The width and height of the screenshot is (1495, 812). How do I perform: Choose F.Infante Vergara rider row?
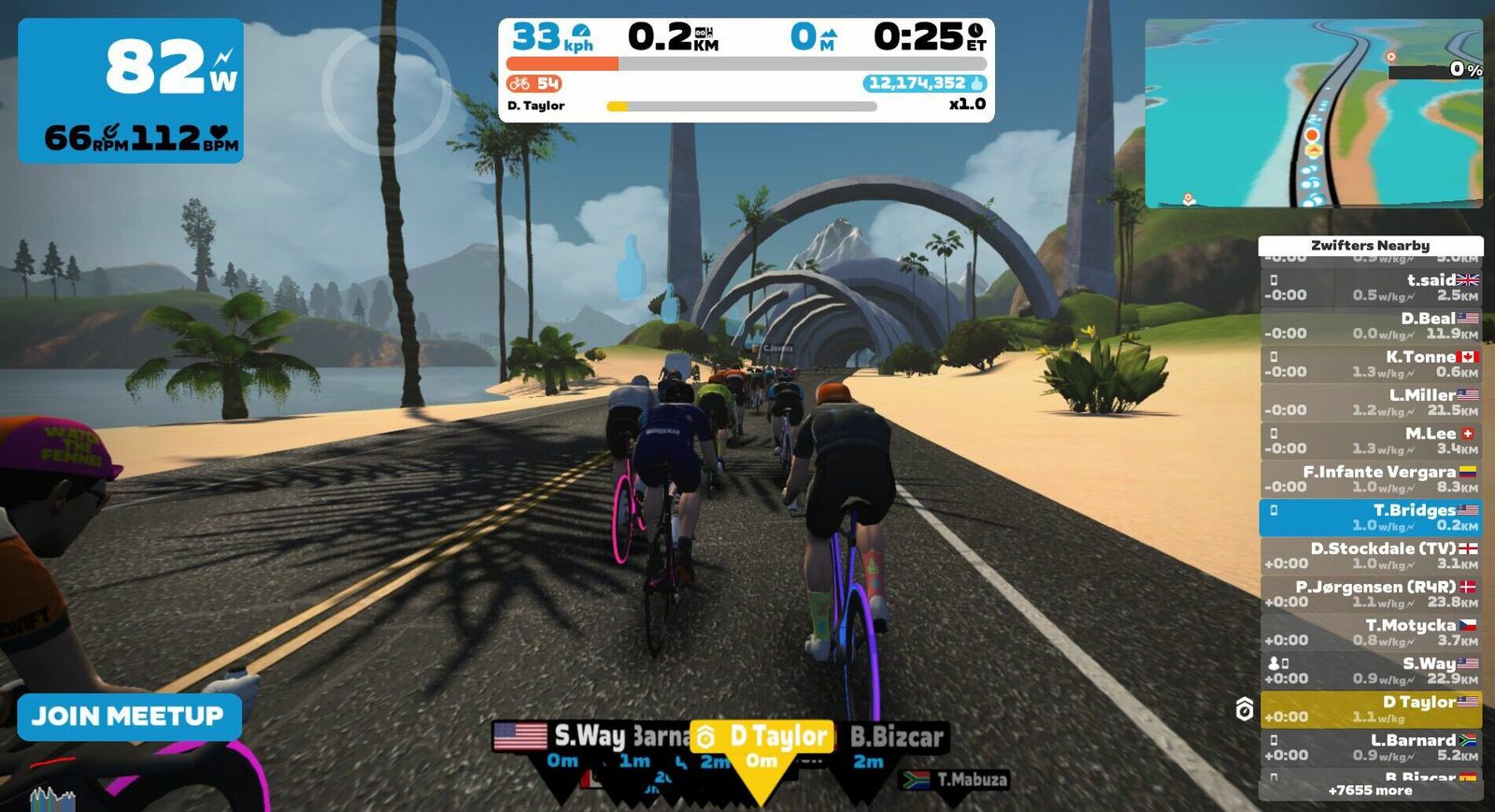click(1370, 478)
